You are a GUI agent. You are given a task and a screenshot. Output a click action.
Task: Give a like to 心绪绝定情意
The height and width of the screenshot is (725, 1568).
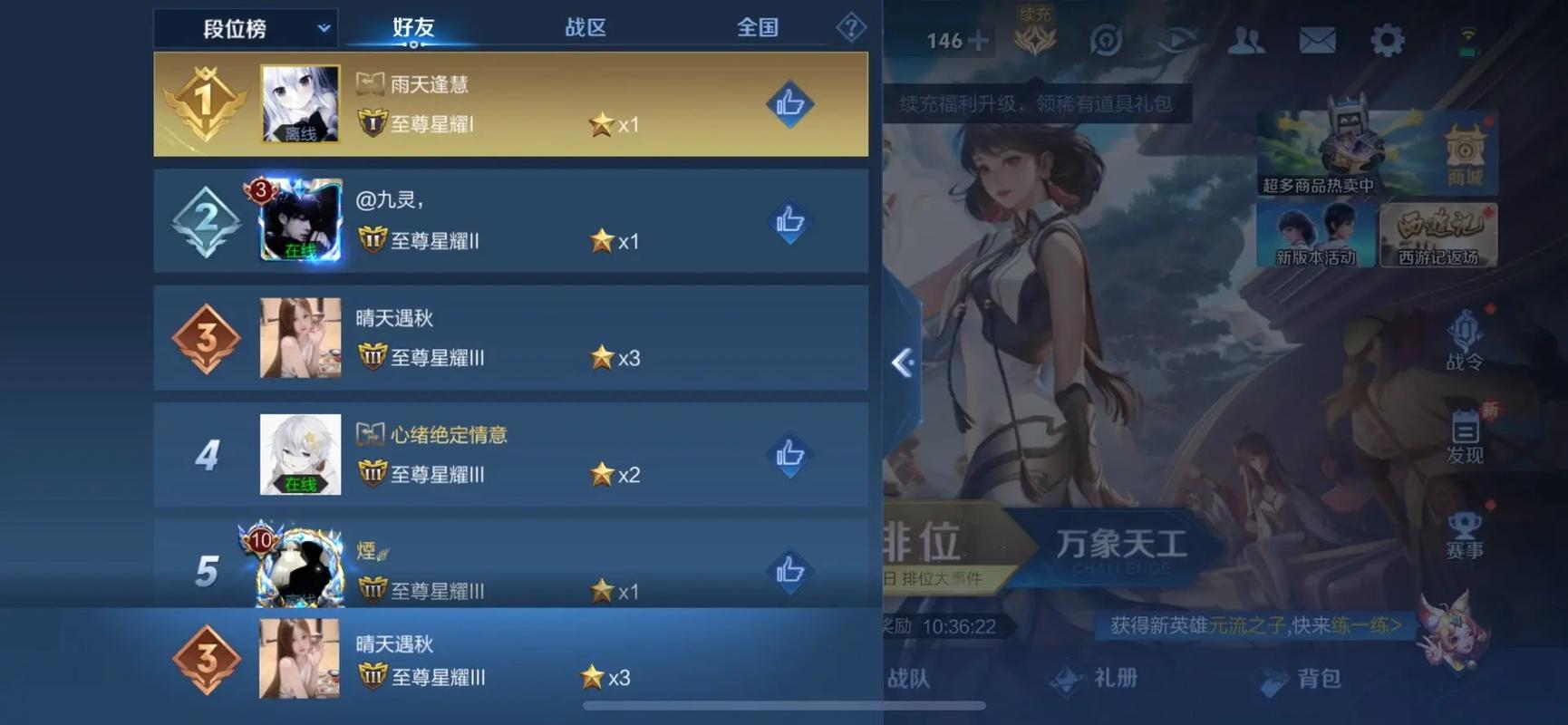tap(789, 454)
